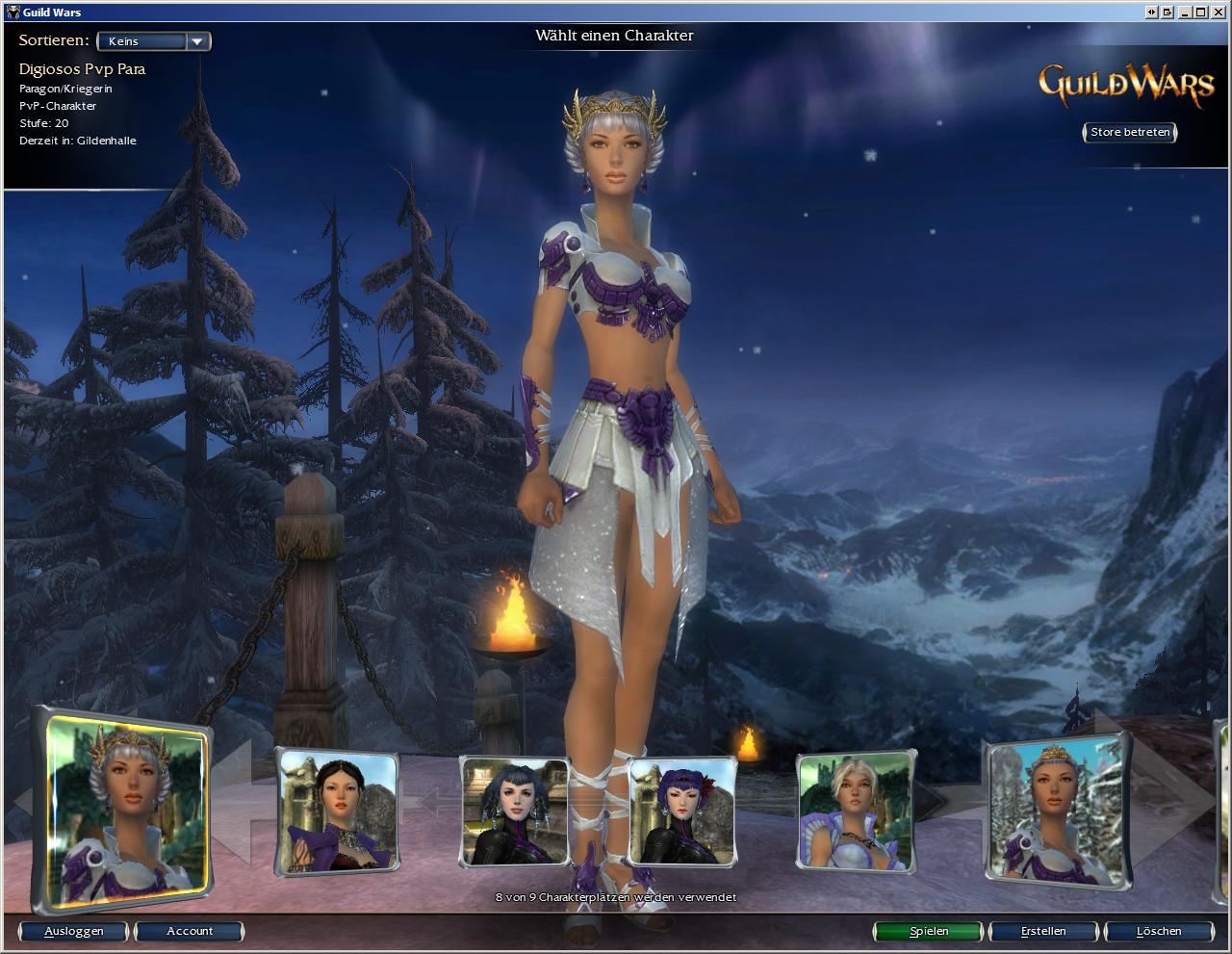The height and width of the screenshot is (954, 1232).
Task: Select the black-haired character in purple collar
Action: click(x=338, y=812)
